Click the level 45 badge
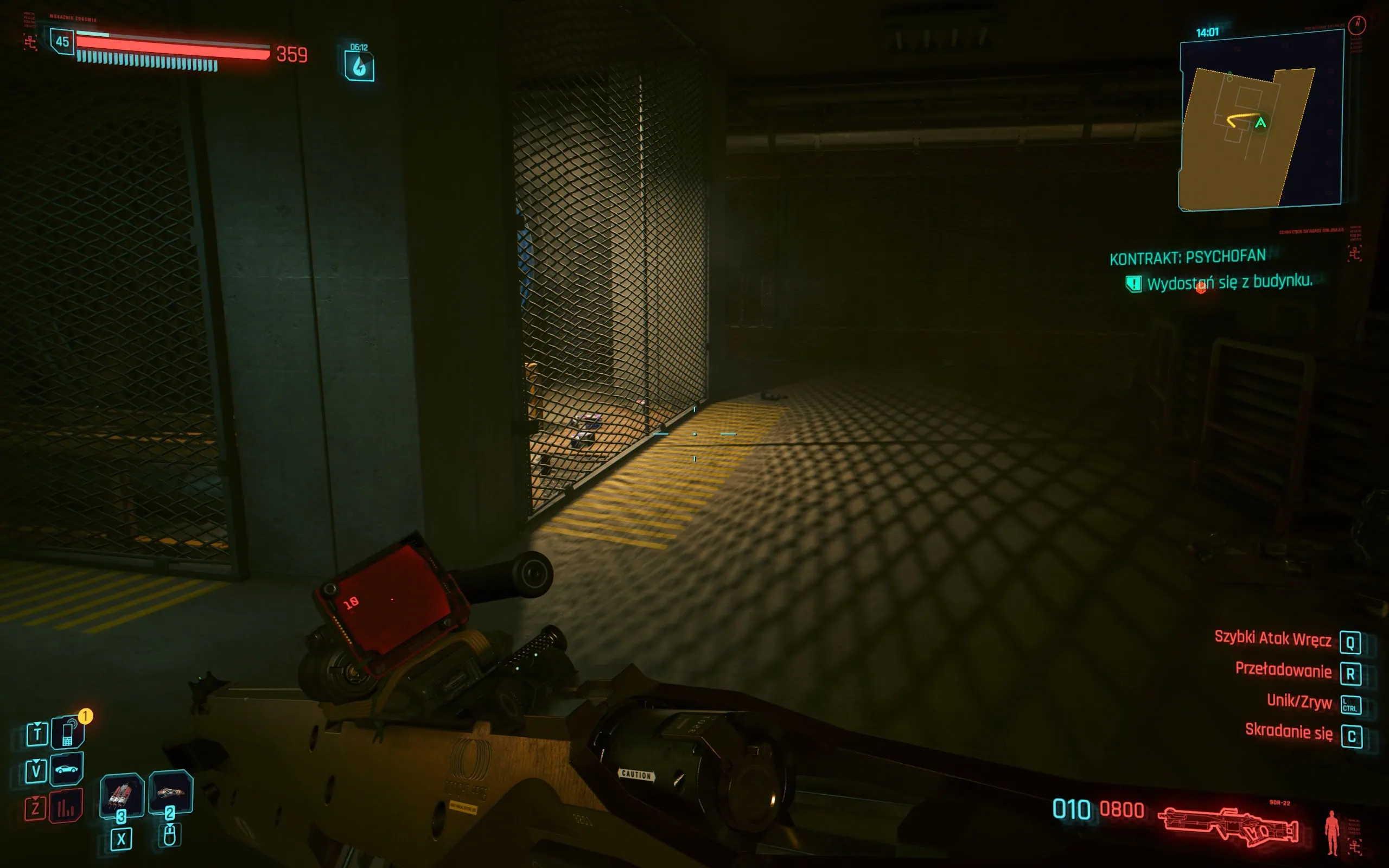 pos(62,41)
